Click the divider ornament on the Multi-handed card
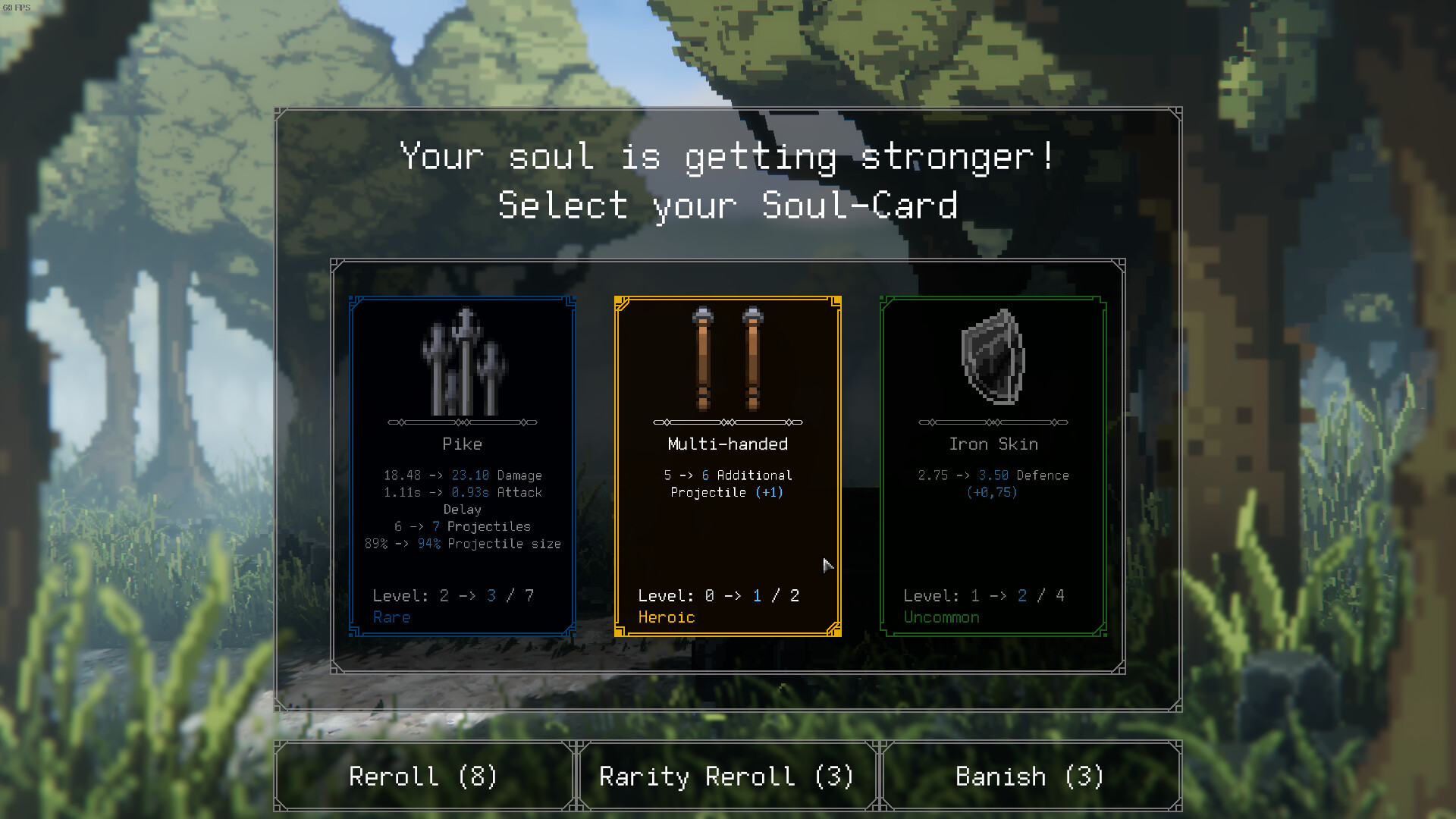1456x819 pixels. point(726,422)
